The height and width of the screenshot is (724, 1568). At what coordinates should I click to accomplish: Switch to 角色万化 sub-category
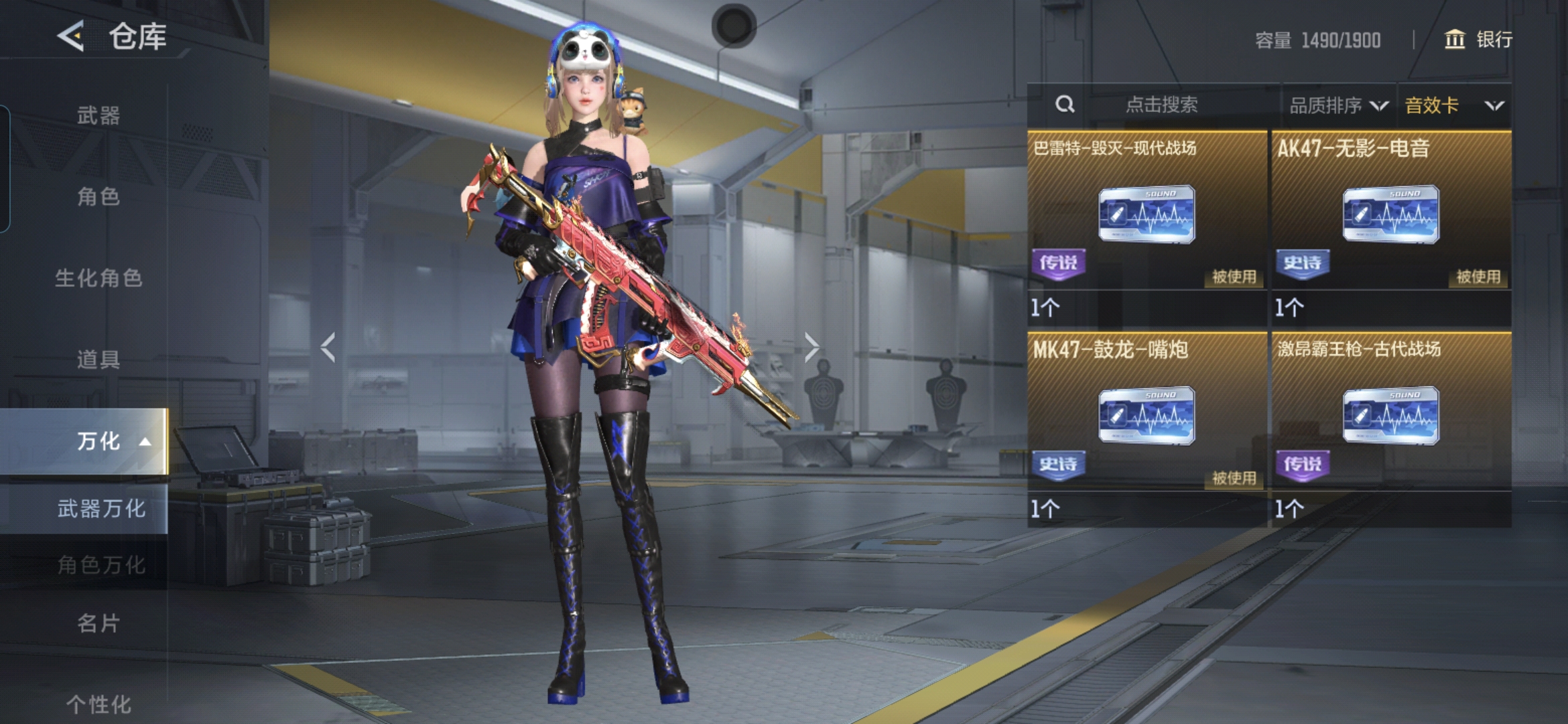101,564
